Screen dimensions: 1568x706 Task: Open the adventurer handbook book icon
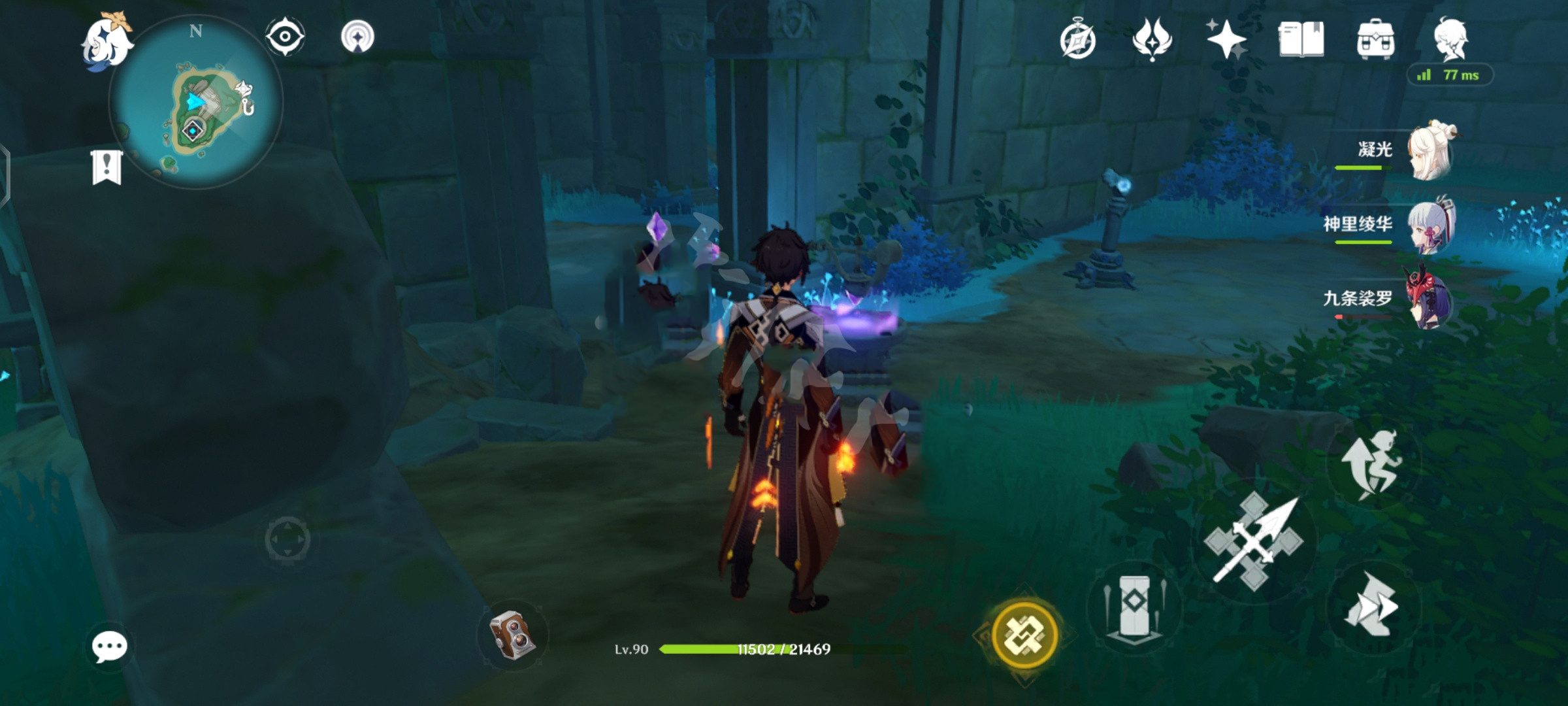tap(1301, 39)
